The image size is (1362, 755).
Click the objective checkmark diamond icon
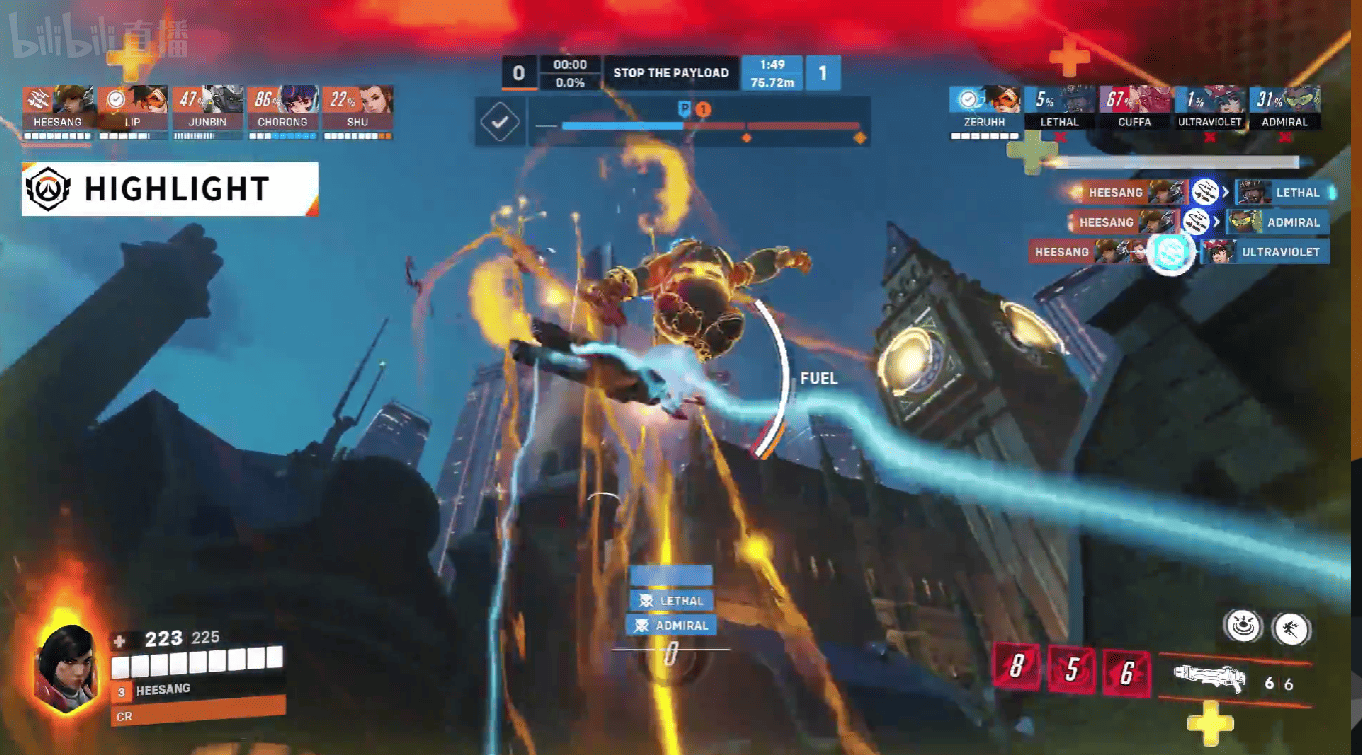pyautogui.click(x=500, y=123)
